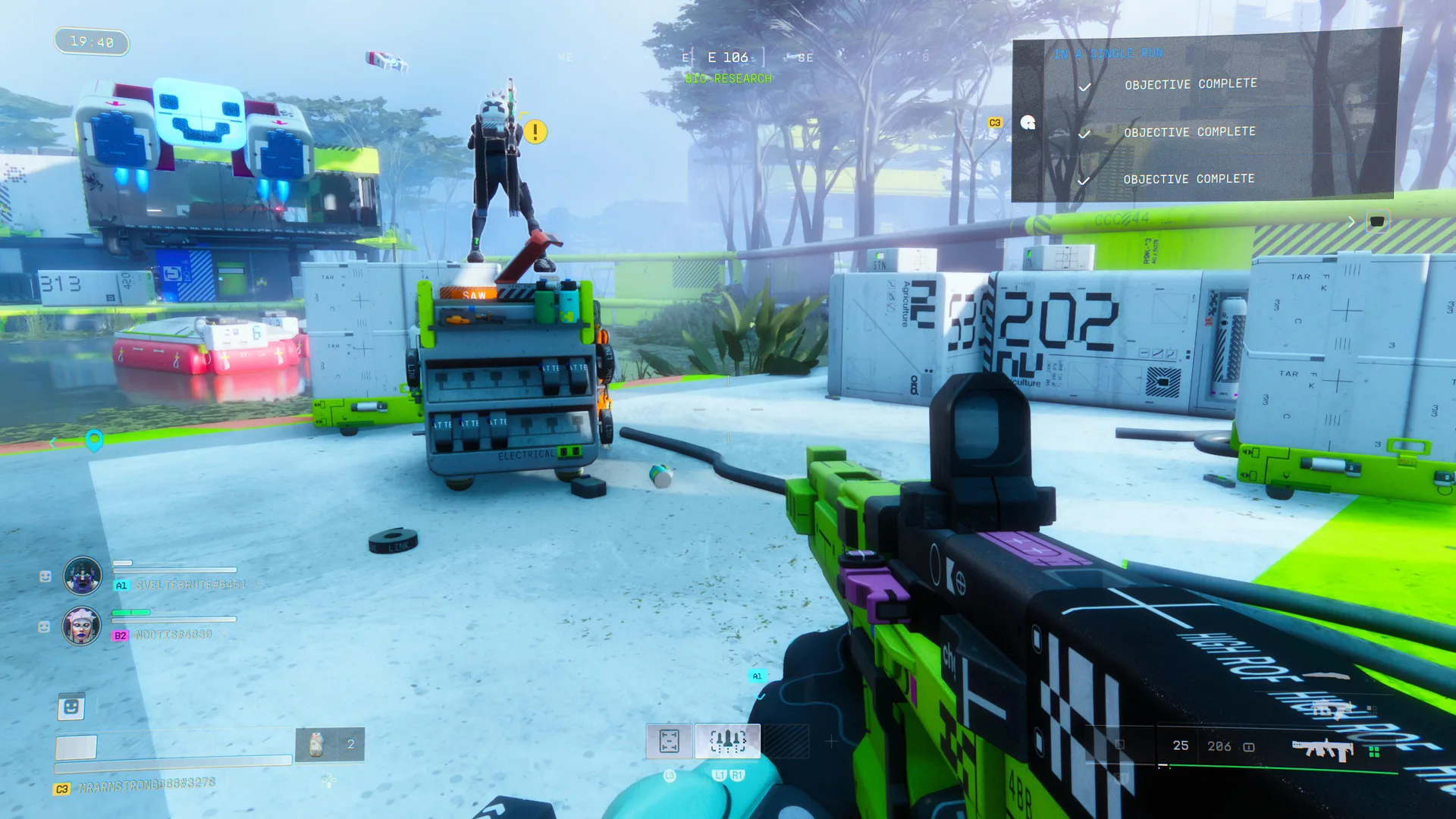Open the 'In a Single Run' objective tracker
The height and width of the screenshot is (819, 1456).
pyautogui.click(x=1107, y=54)
